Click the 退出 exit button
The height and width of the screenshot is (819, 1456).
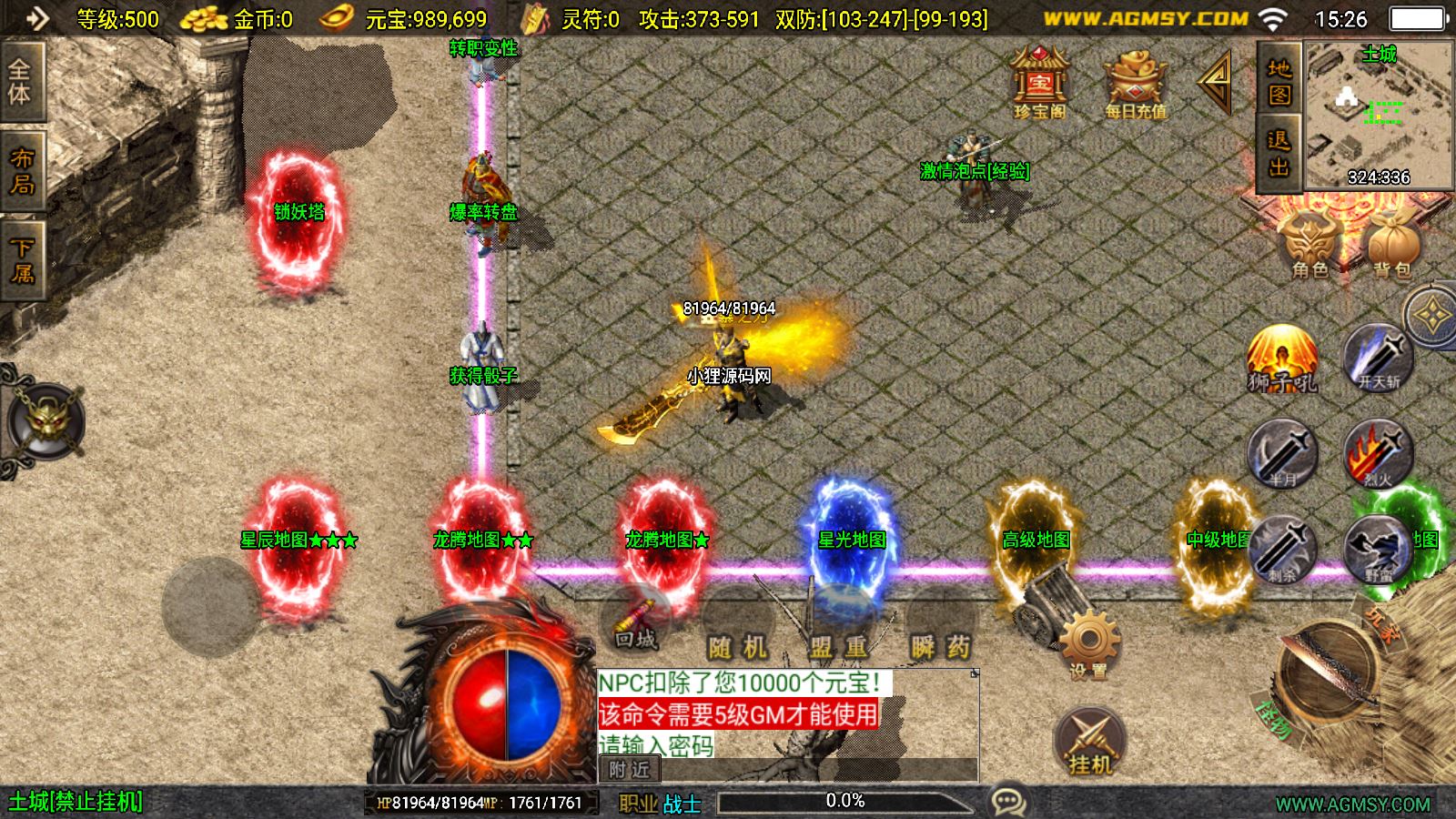[x=1279, y=153]
